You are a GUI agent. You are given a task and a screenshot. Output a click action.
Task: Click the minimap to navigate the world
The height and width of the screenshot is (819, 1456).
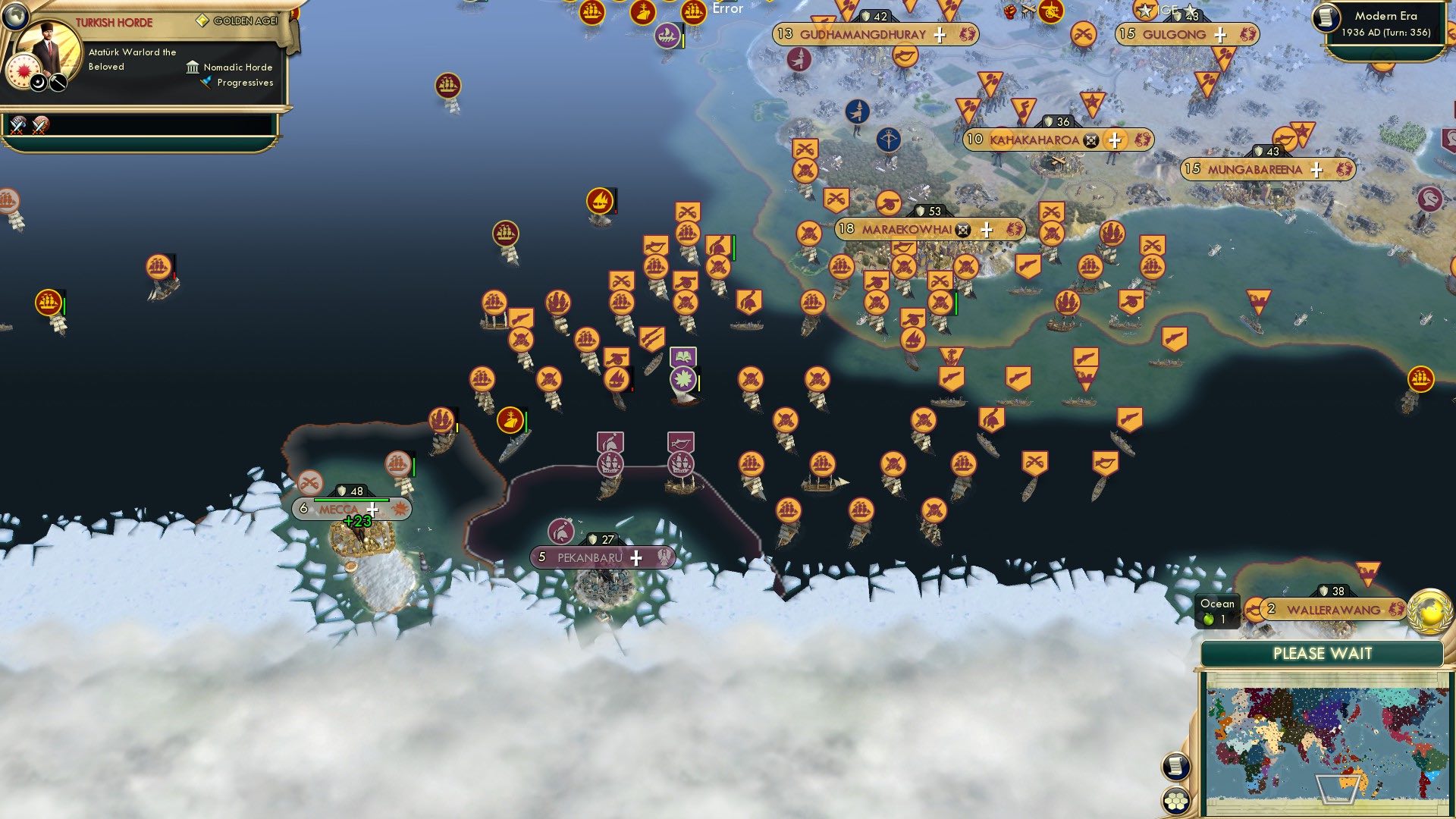(x=1331, y=743)
